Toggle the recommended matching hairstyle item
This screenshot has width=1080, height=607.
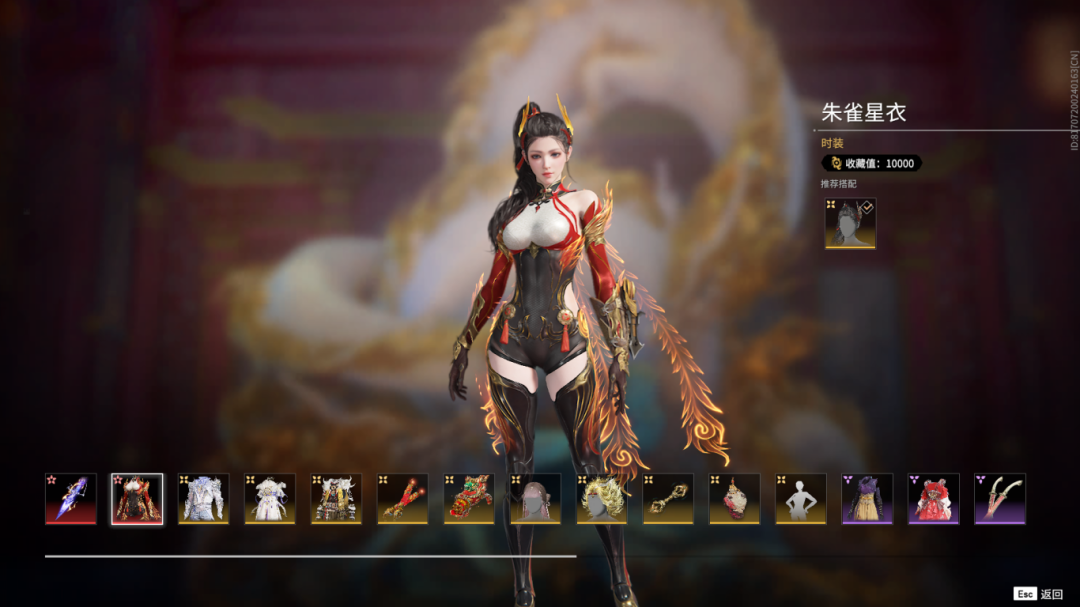tap(850, 223)
